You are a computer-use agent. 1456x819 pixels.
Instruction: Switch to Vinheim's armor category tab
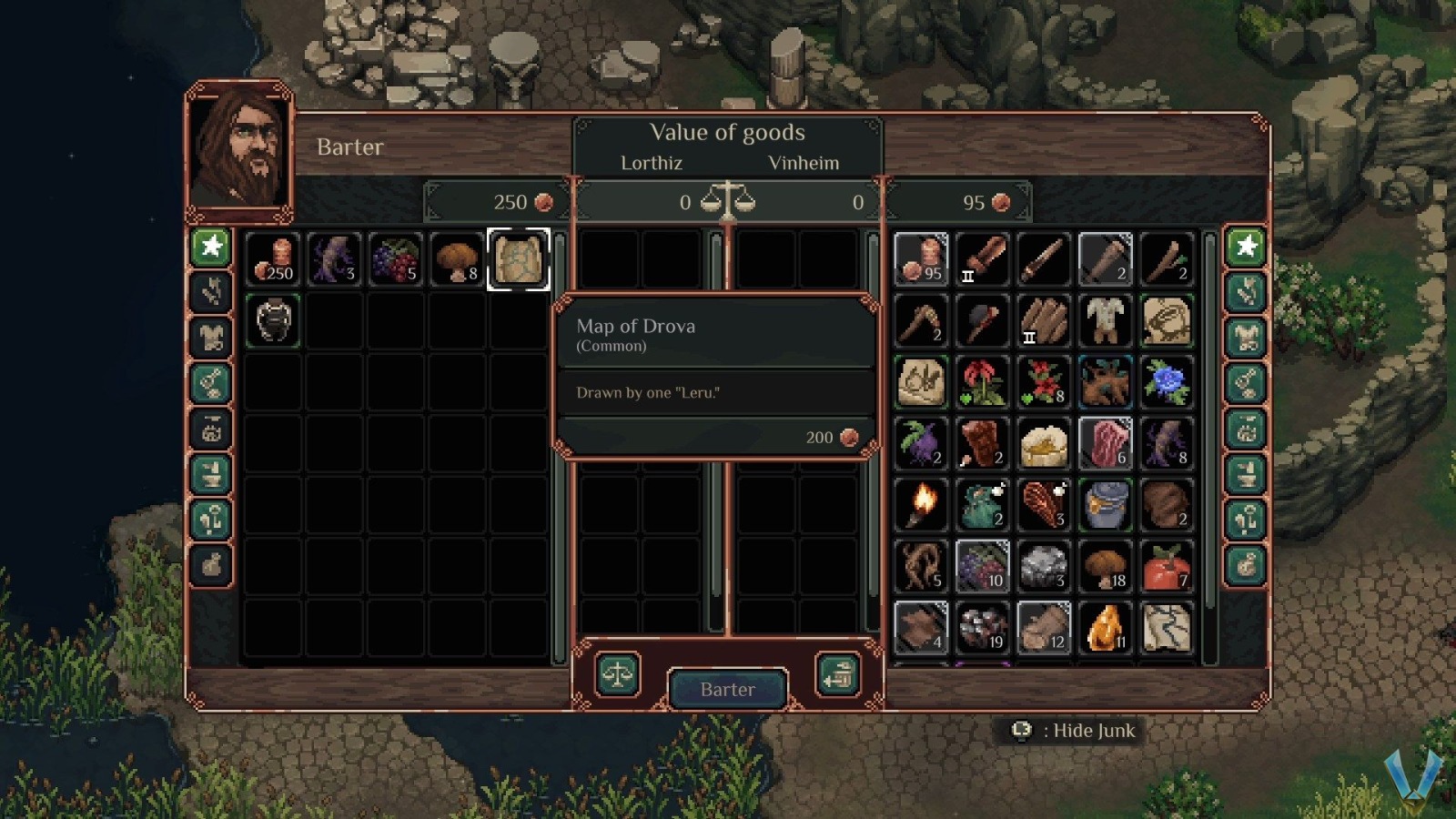[1246, 337]
